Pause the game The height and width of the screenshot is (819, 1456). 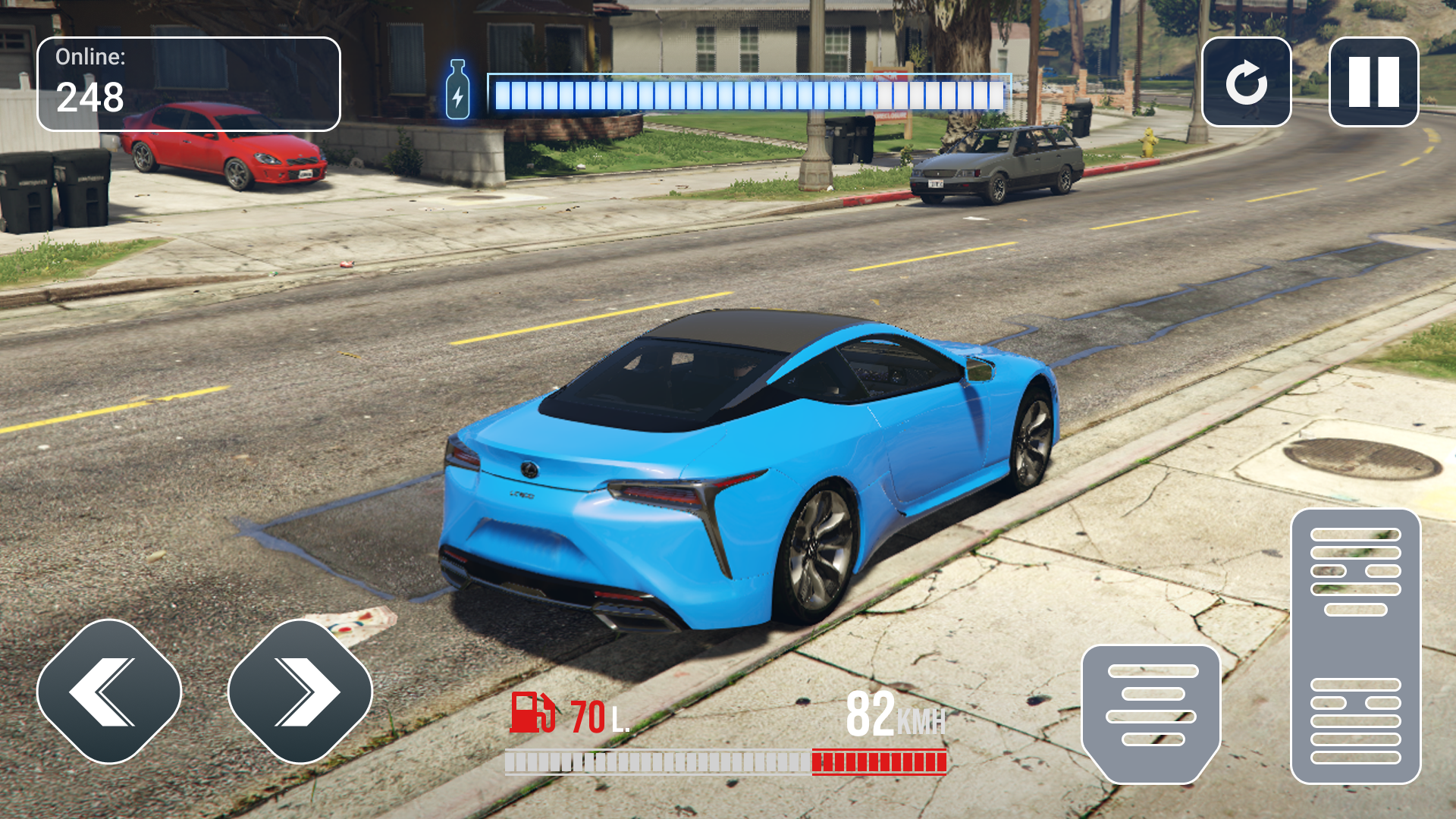(1373, 82)
